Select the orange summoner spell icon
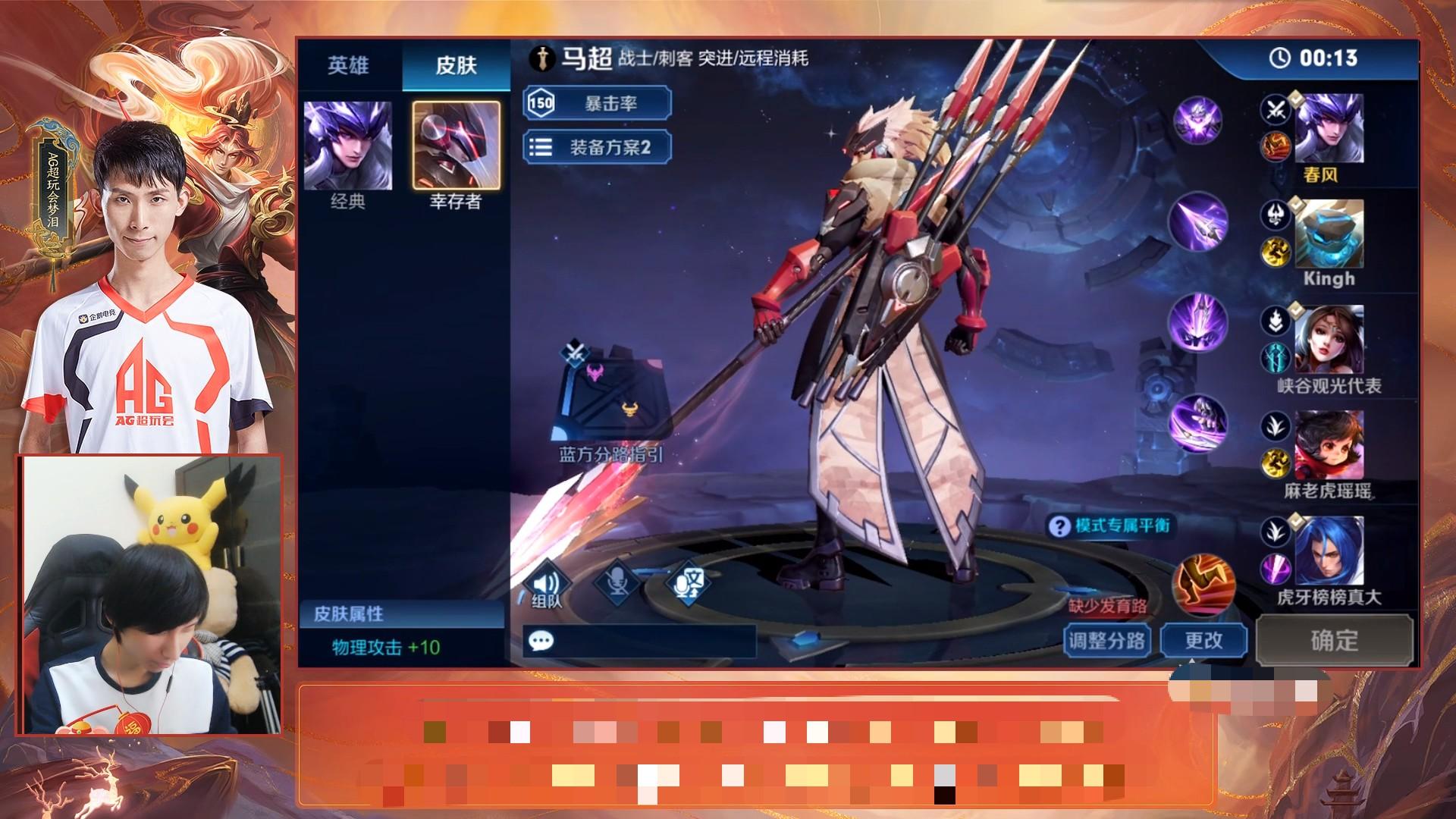 pyautogui.click(x=1204, y=585)
